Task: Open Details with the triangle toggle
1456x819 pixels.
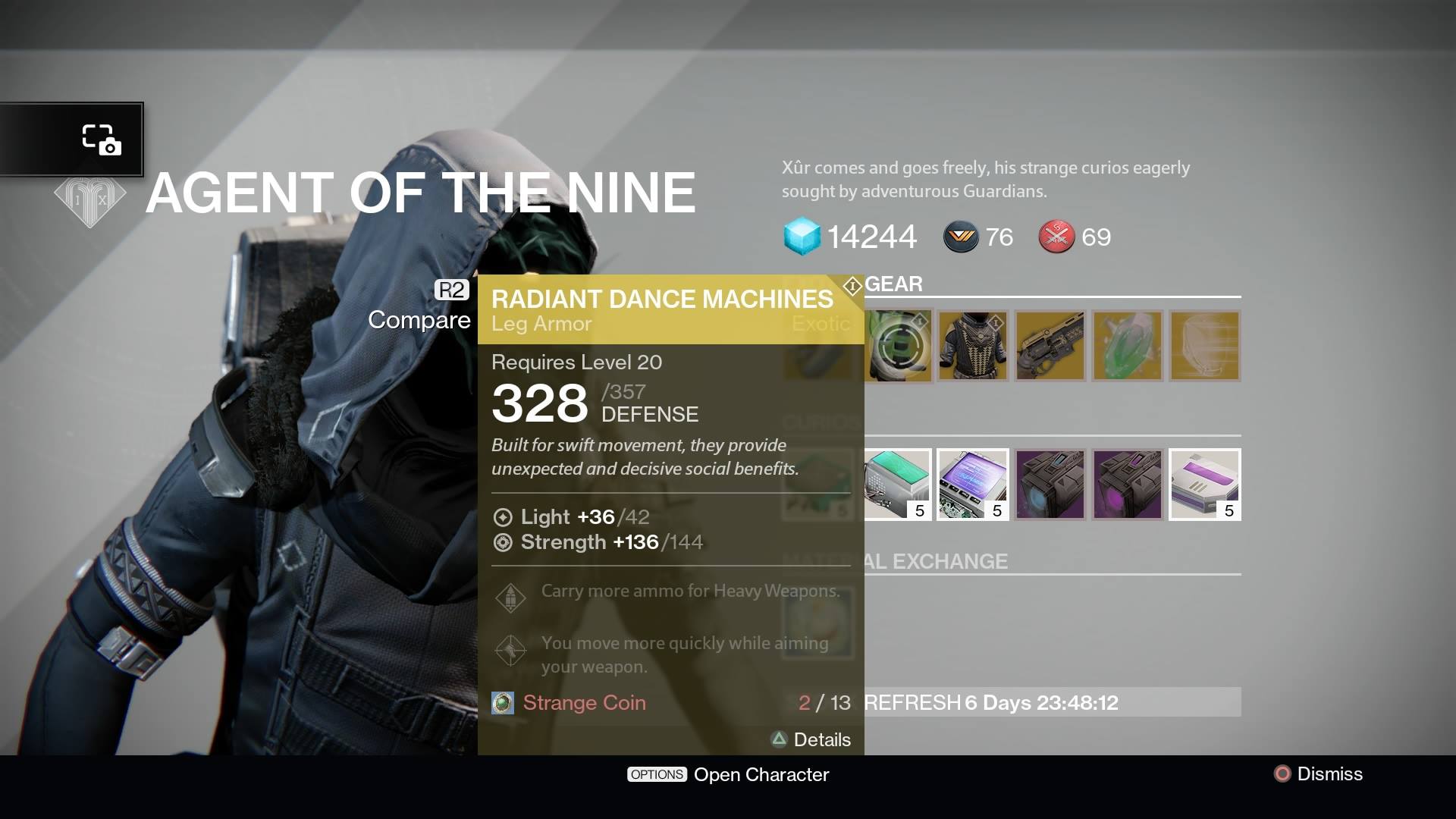Action: (780, 739)
